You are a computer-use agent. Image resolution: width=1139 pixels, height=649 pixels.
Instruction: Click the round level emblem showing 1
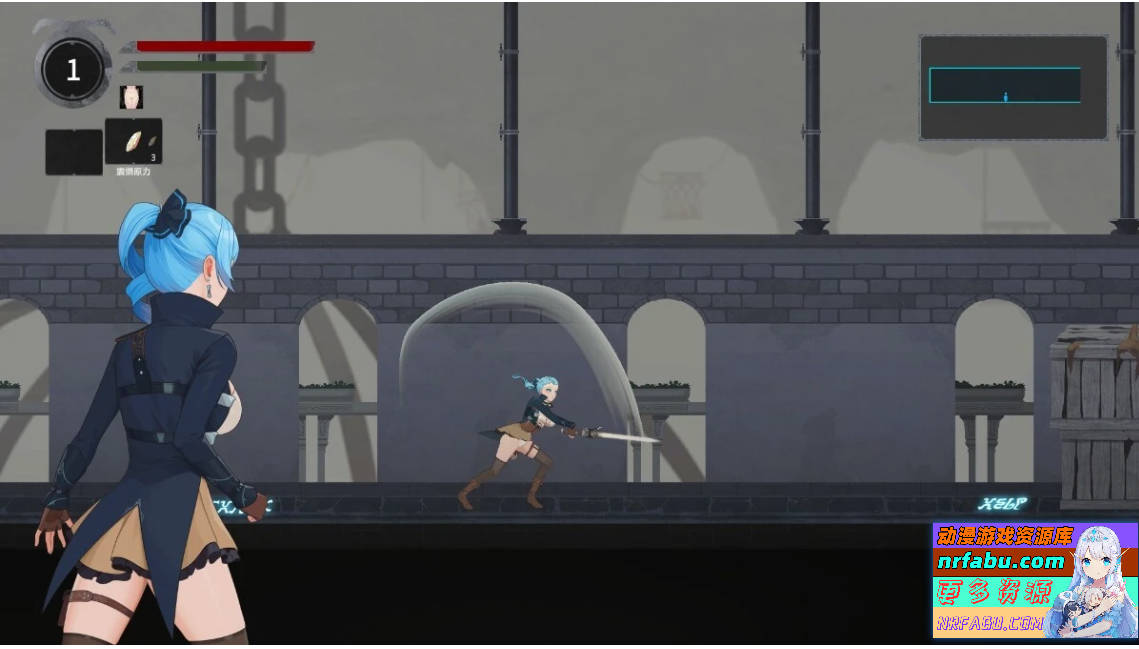pyautogui.click(x=72, y=69)
